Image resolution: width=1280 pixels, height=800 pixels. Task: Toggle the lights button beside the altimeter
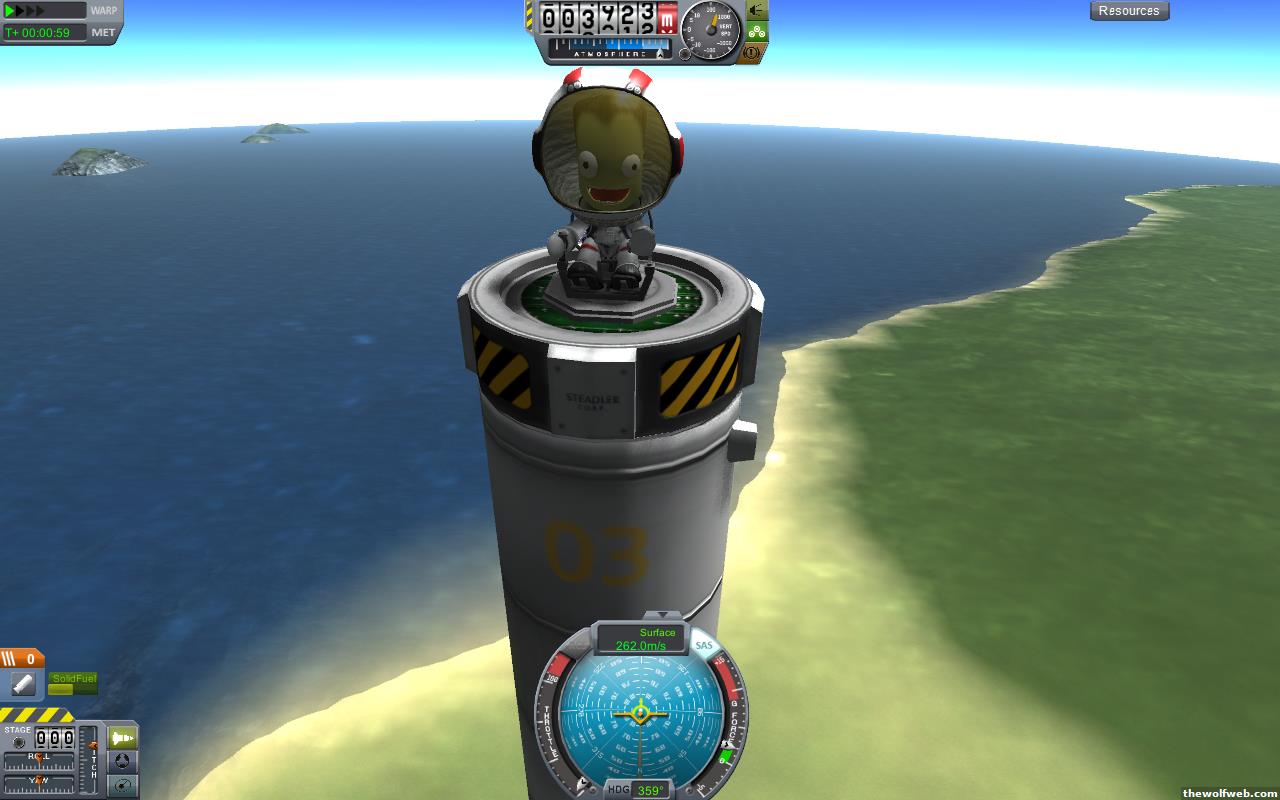(x=757, y=11)
